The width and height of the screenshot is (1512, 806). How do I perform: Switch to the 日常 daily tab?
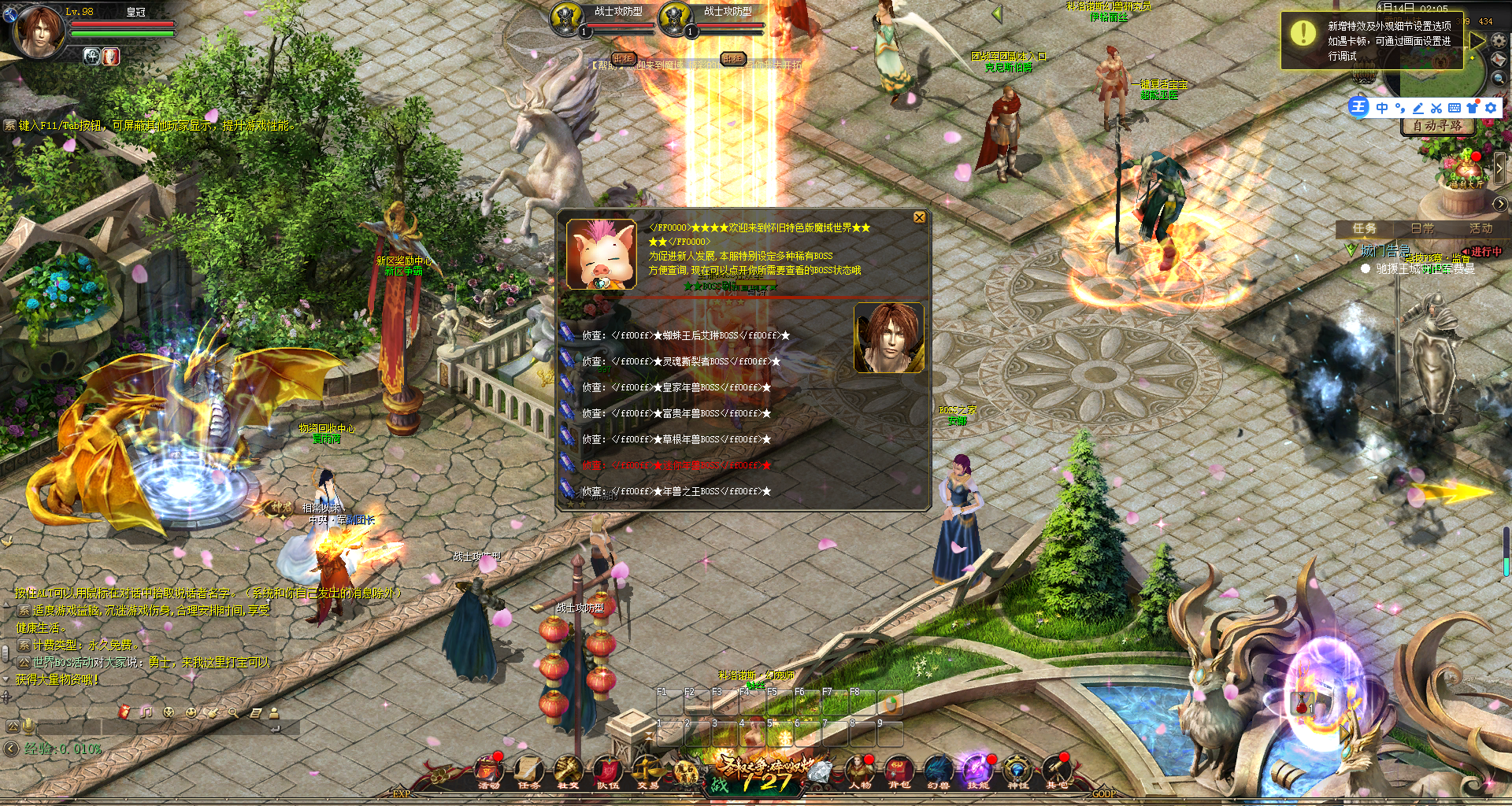coord(1422,228)
